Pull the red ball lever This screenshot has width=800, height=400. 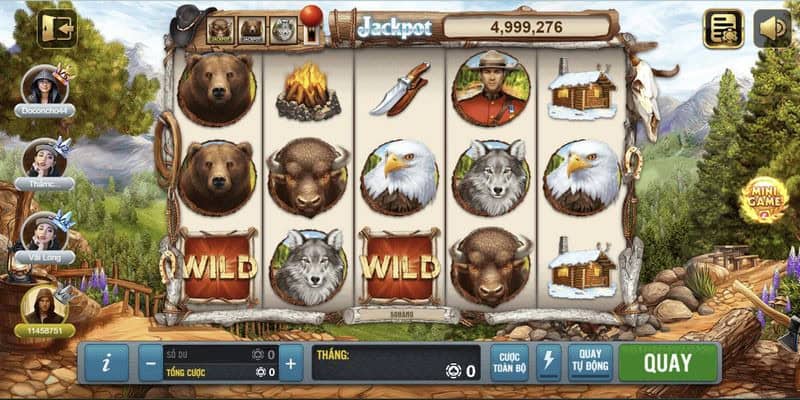(x=310, y=18)
